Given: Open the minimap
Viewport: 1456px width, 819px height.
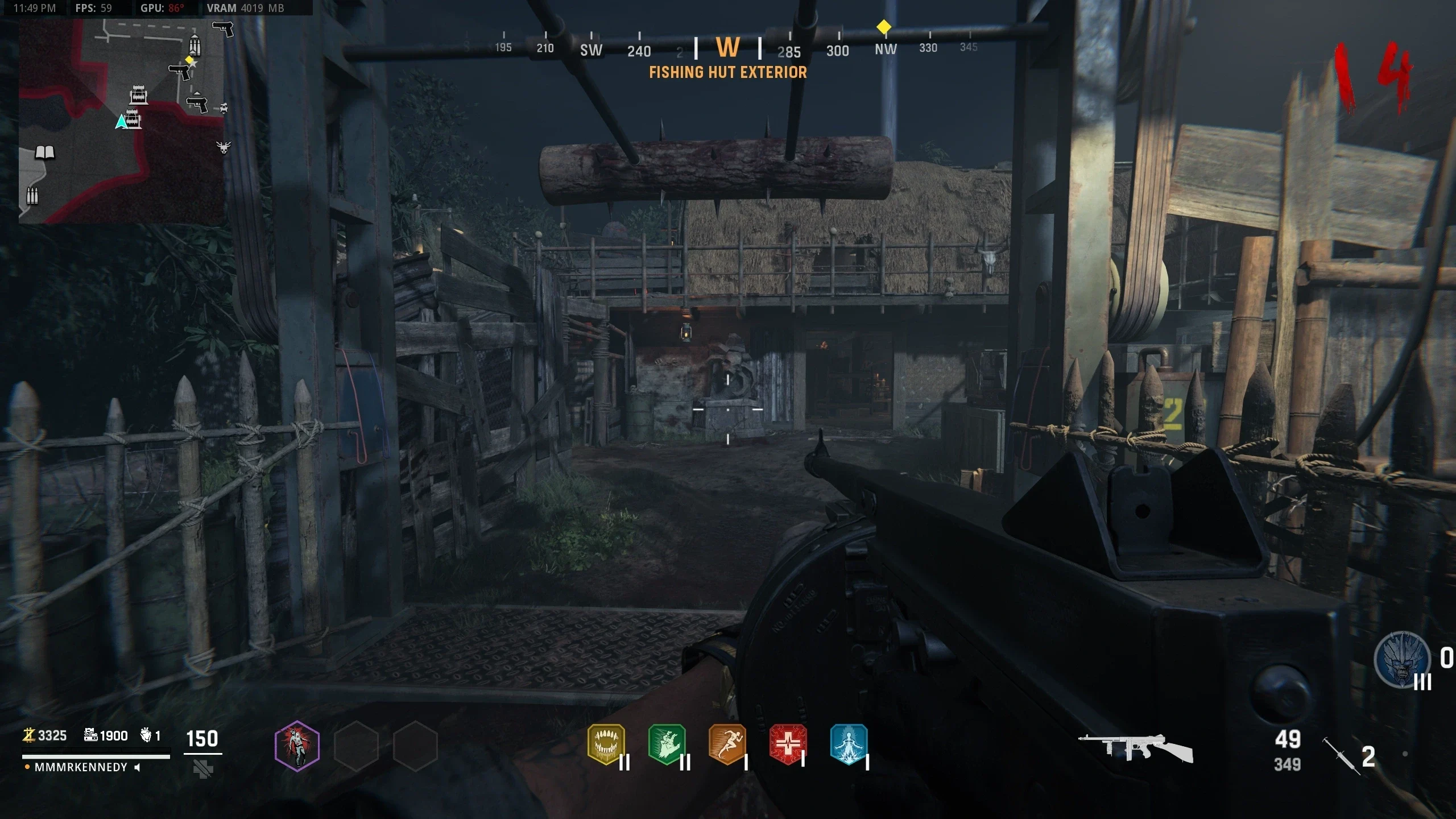Looking at the screenshot, I should pyautogui.click(x=121, y=121).
